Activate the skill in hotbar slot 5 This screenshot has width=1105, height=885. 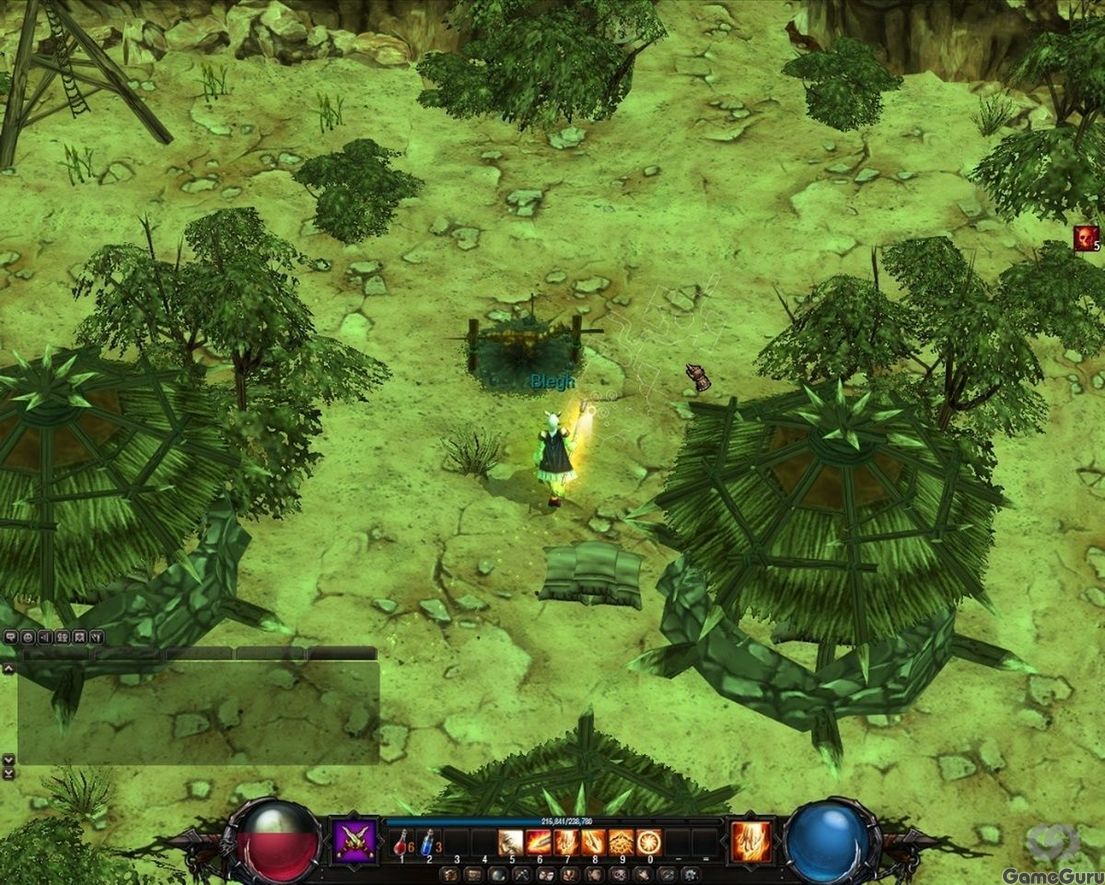(510, 843)
